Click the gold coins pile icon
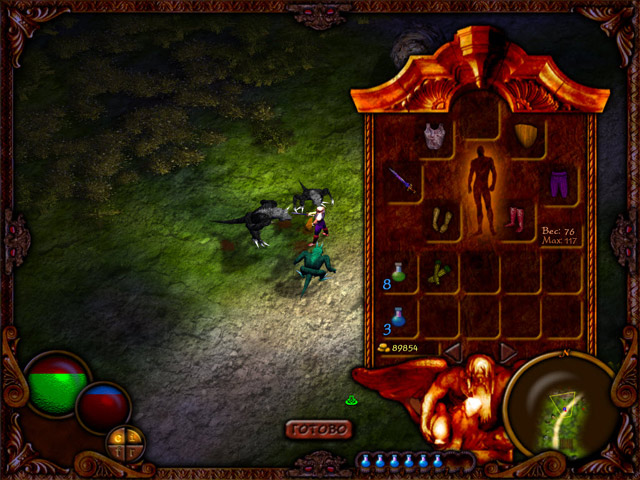Image resolution: width=640 pixels, height=480 pixels. [385, 348]
